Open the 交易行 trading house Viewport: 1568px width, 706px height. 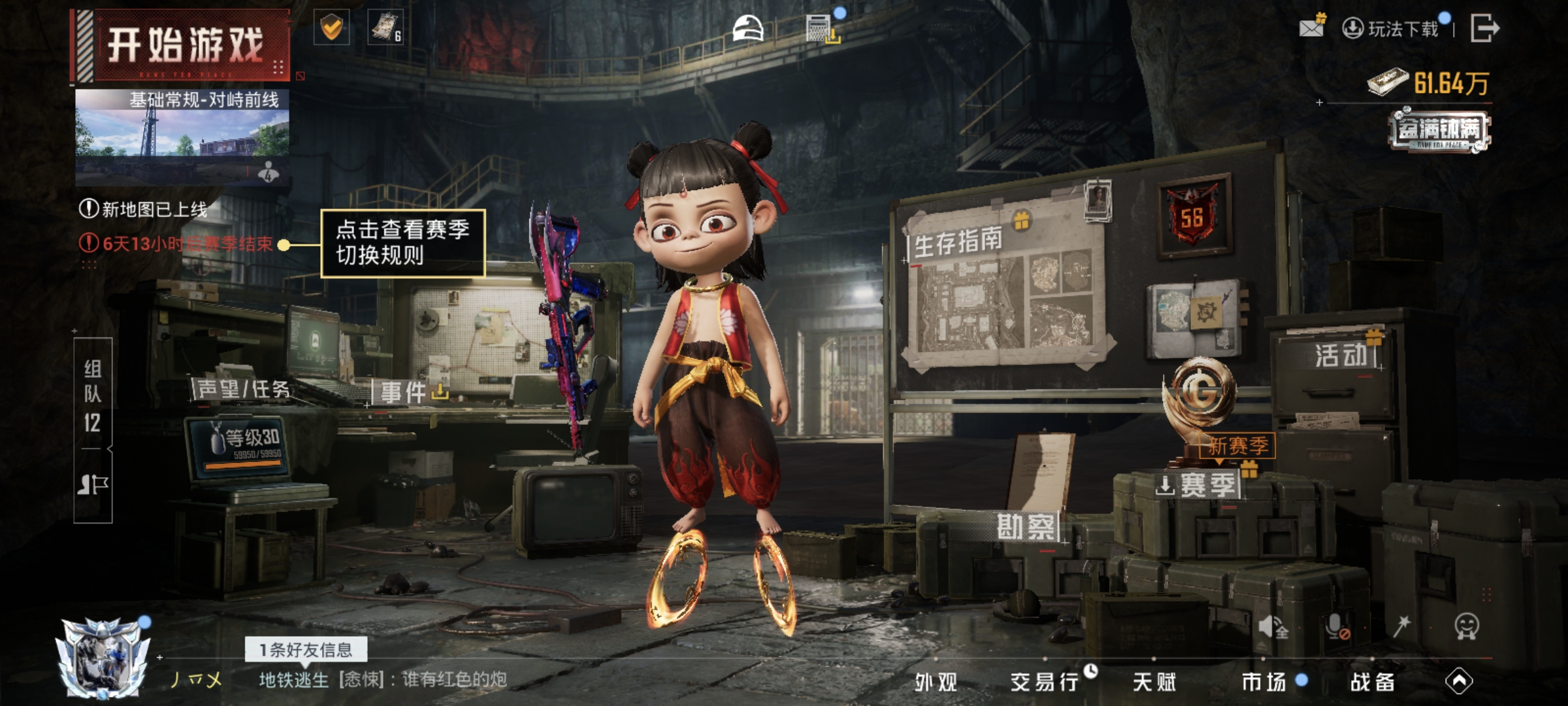1044,682
